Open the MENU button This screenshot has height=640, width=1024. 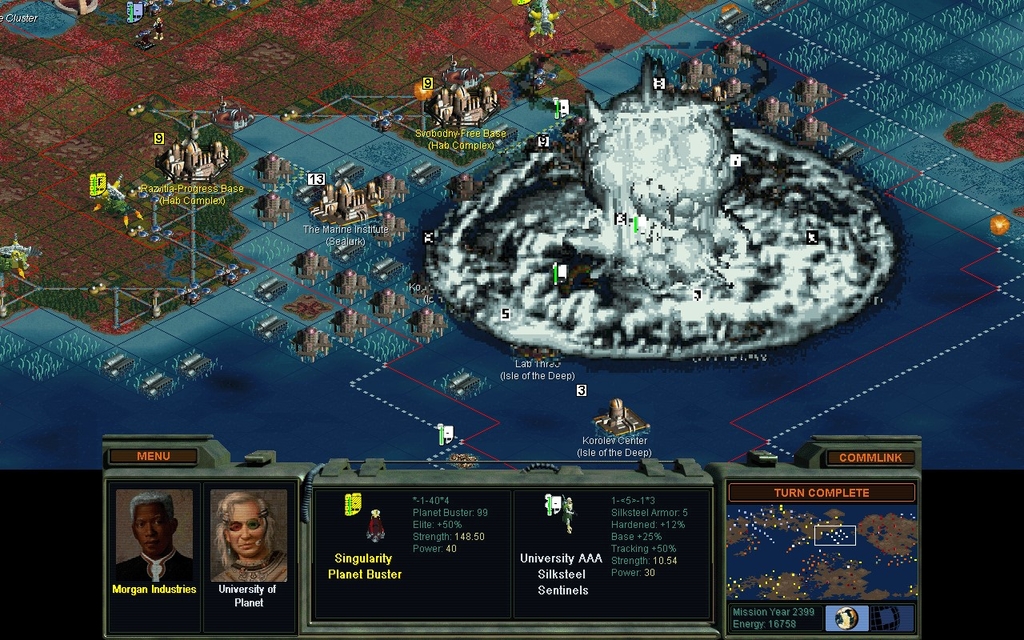pyautogui.click(x=153, y=456)
